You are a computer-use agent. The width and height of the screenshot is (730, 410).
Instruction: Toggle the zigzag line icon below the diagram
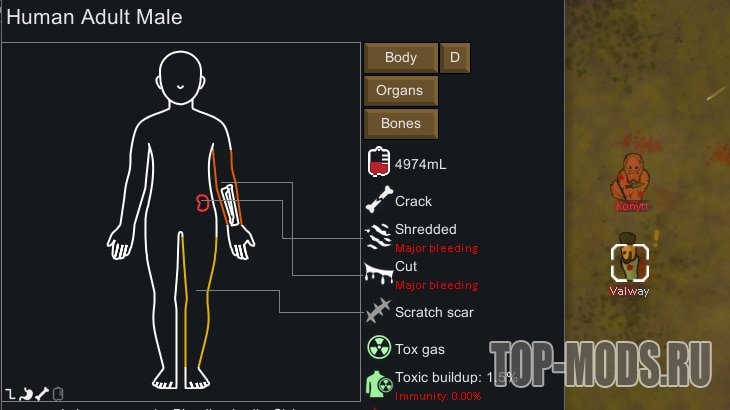11,393
